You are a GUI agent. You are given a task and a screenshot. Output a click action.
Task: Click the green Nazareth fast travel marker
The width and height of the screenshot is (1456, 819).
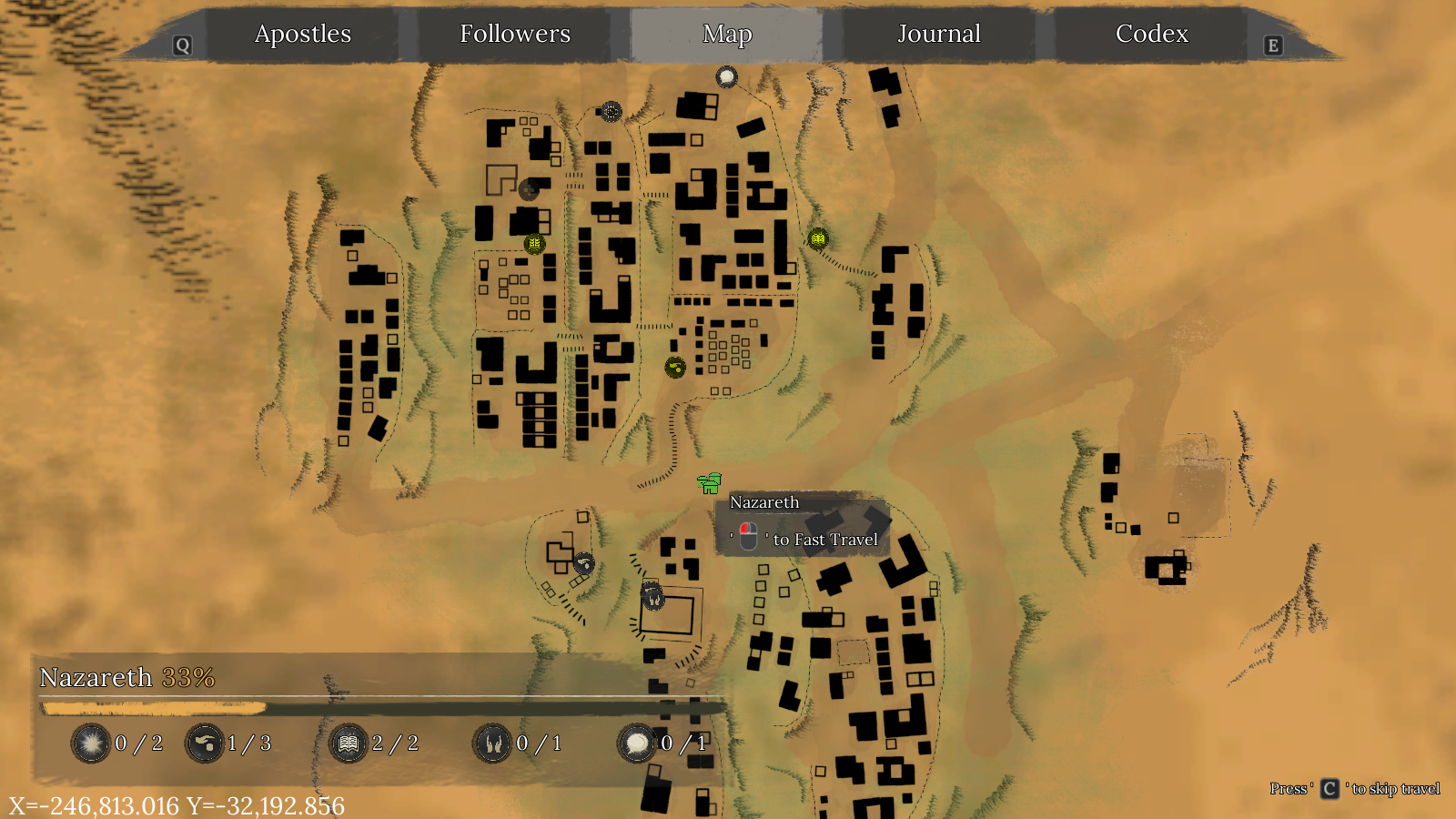(709, 482)
